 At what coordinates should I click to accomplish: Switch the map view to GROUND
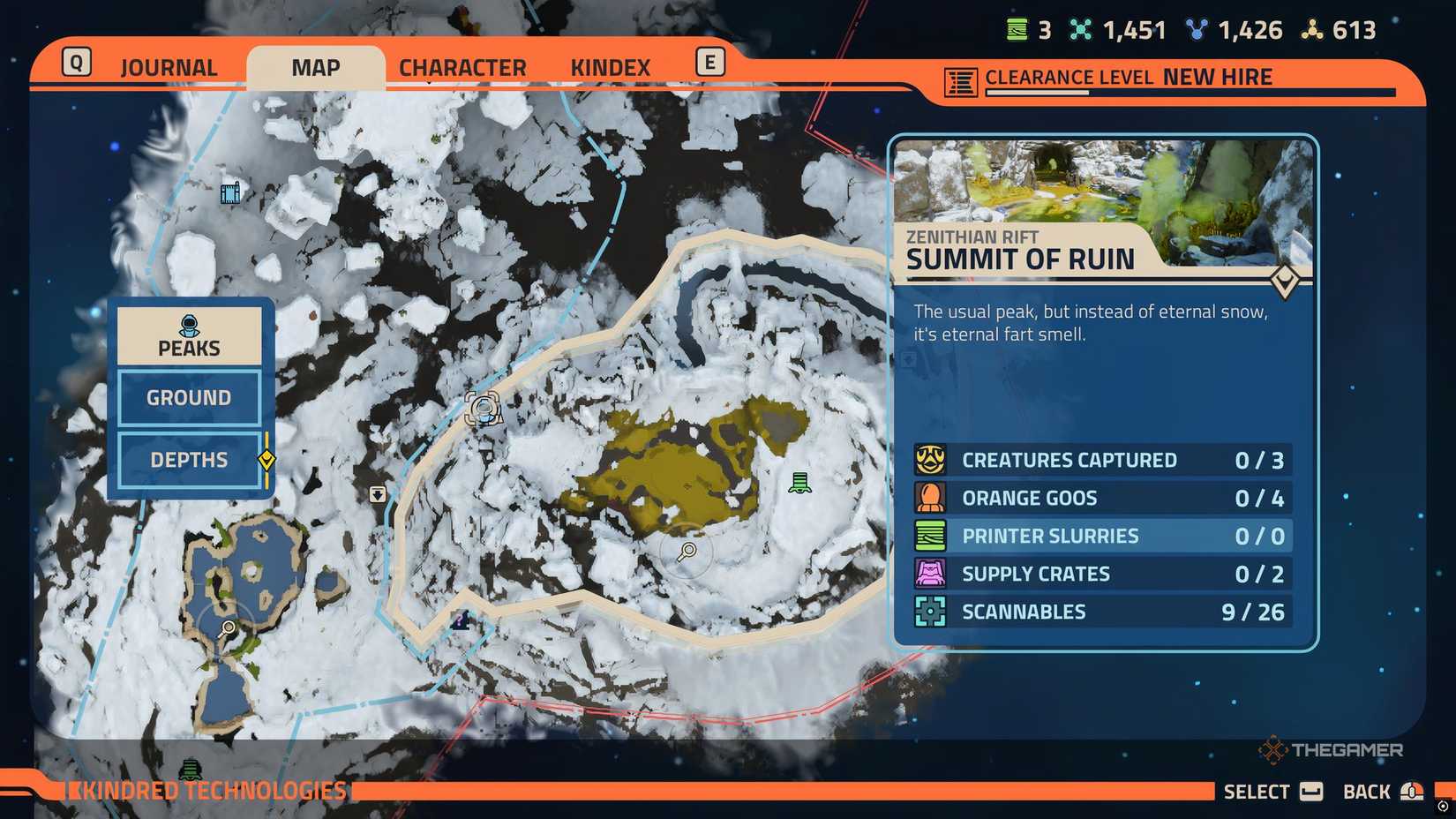tap(188, 397)
